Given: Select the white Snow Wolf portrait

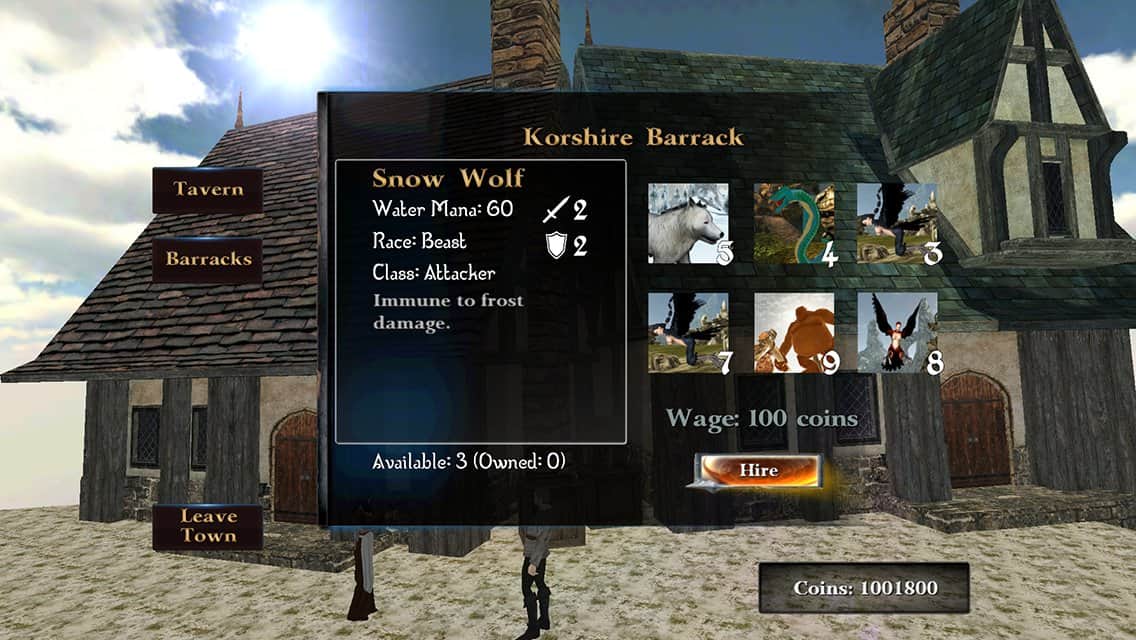Looking at the screenshot, I should coord(689,224).
